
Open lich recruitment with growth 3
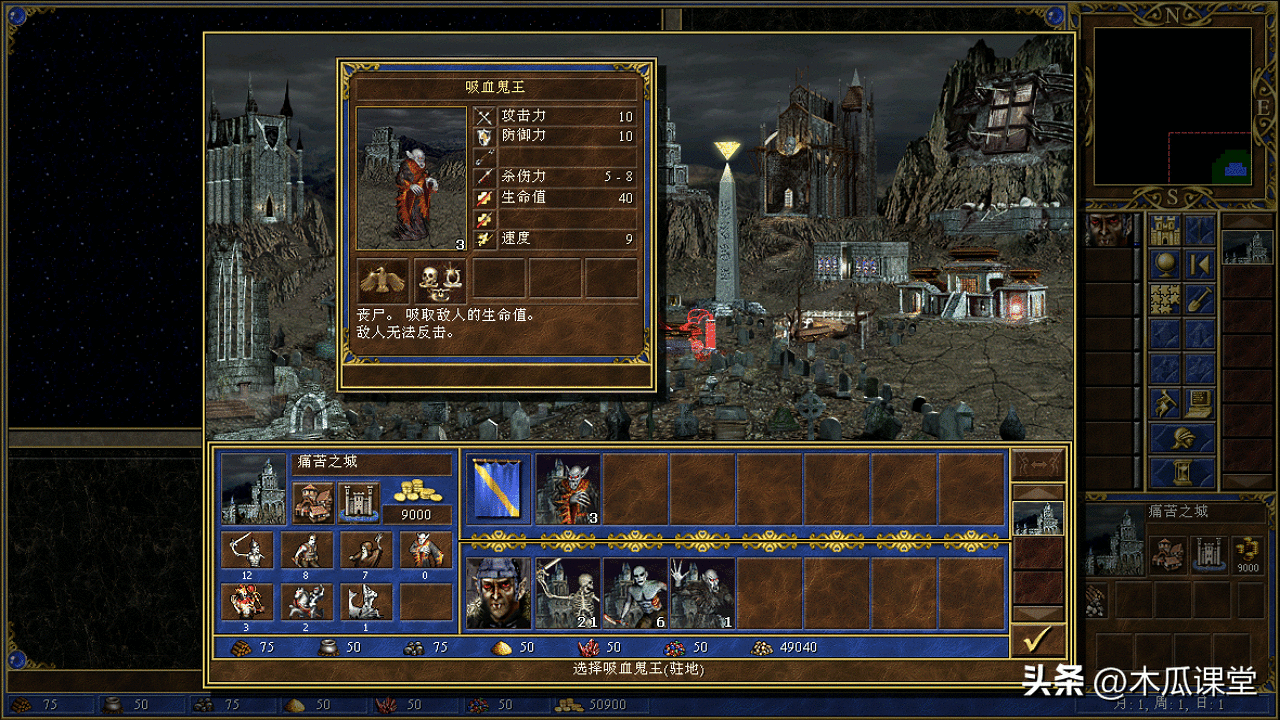[247, 602]
